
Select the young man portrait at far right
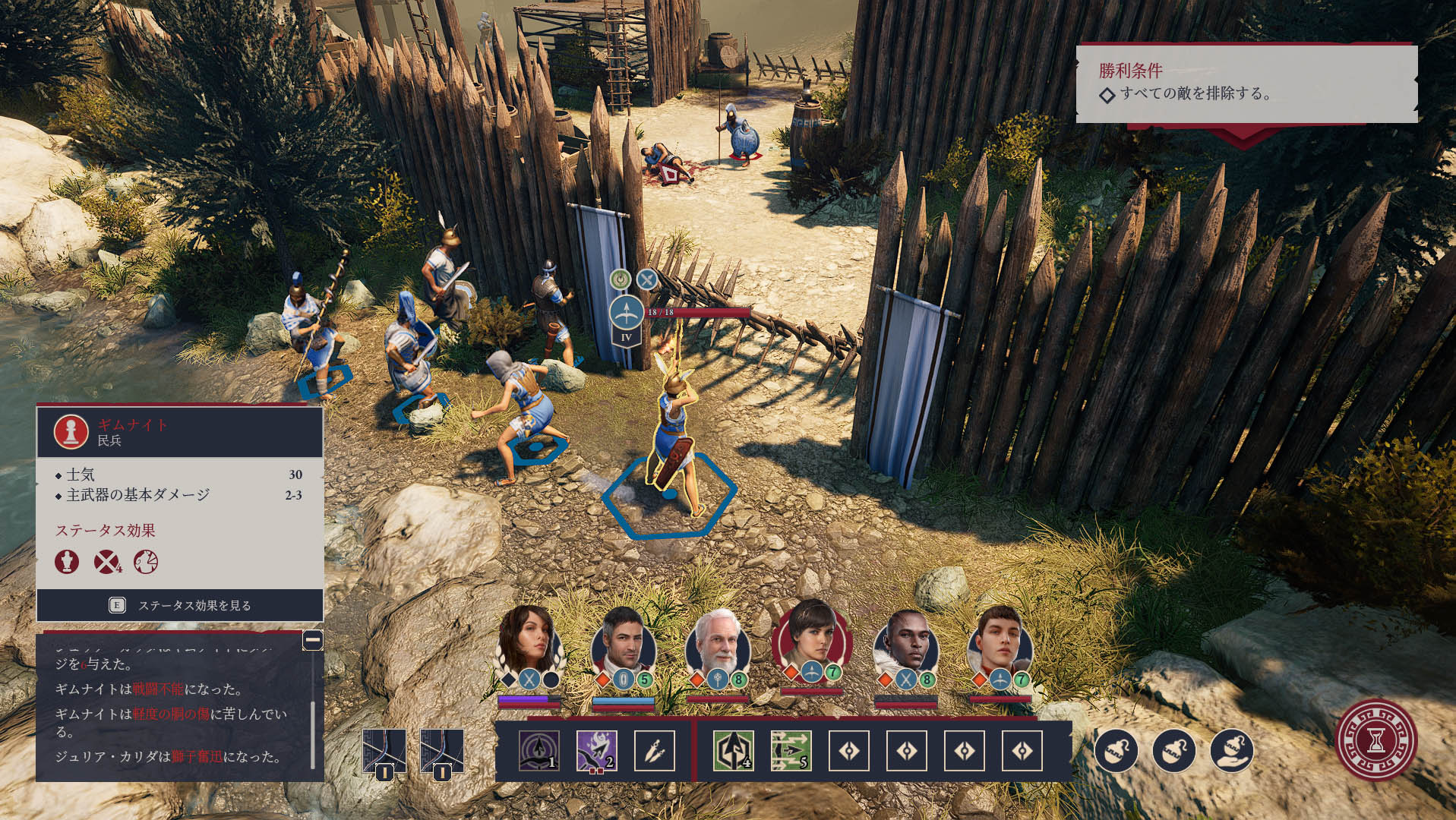click(x=1000, y=642)
